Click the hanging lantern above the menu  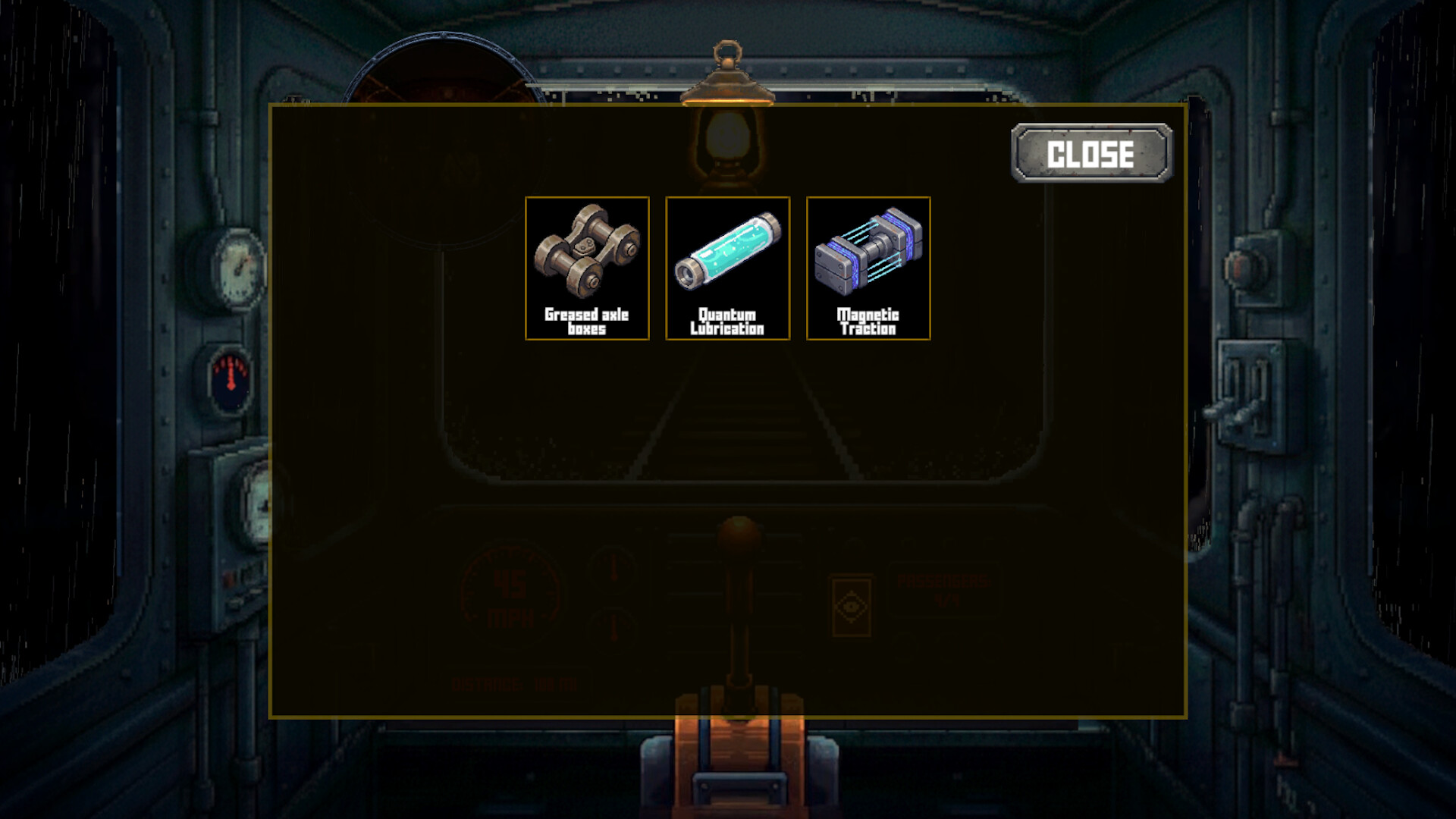pos(726,114)
